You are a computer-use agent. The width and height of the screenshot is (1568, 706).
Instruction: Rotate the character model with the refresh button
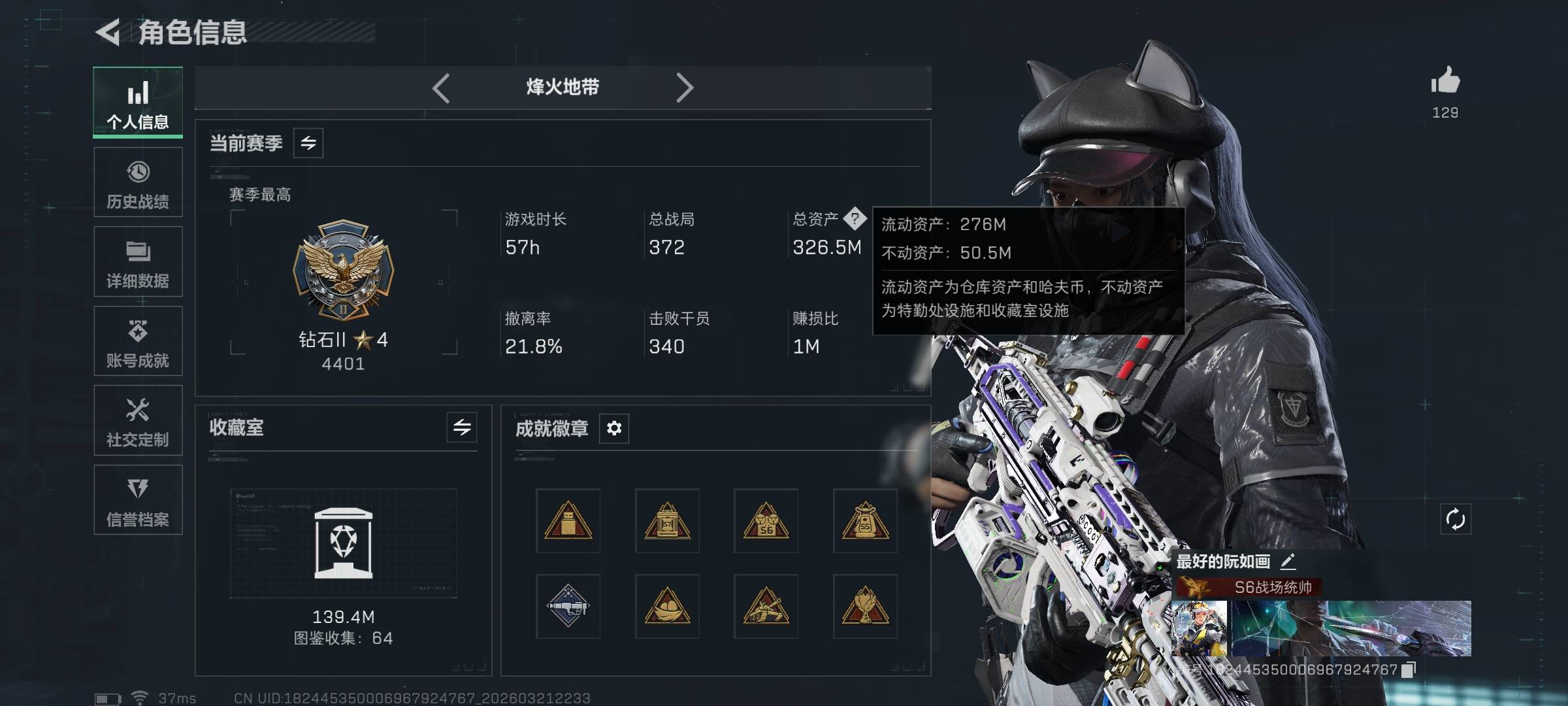click(1456, 520)
